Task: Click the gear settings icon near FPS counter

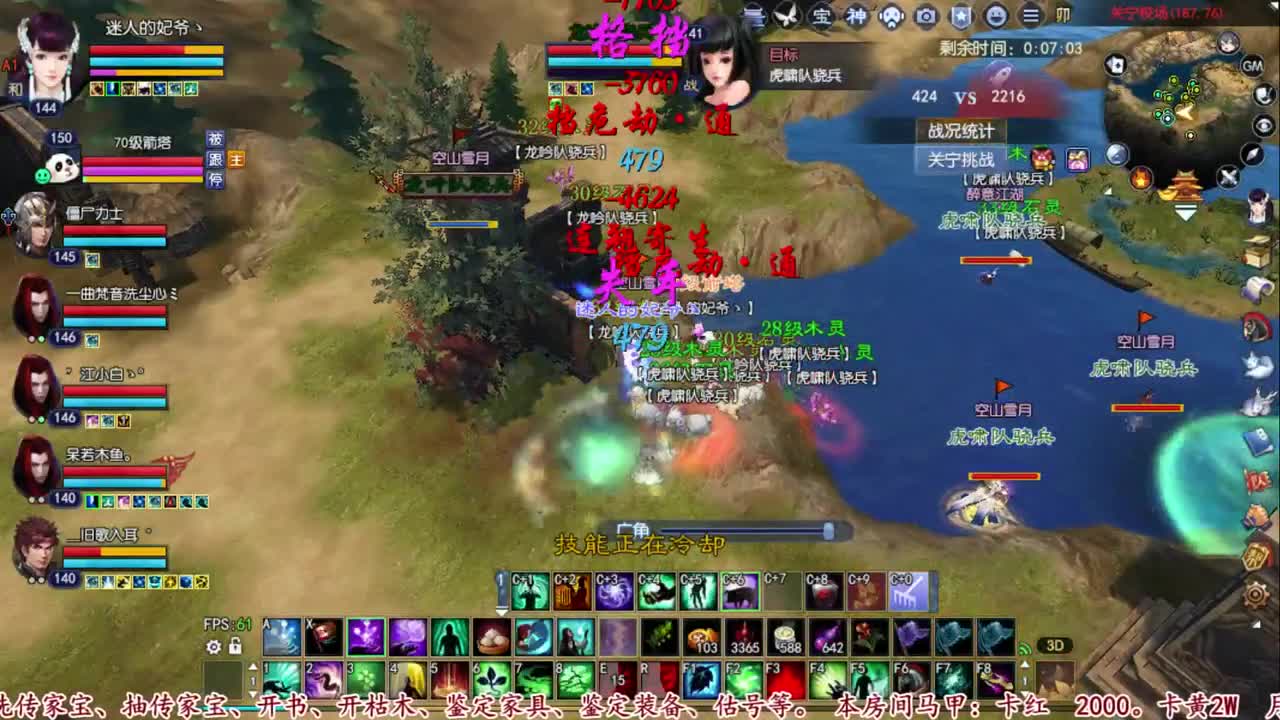Action: coord(214,645)
